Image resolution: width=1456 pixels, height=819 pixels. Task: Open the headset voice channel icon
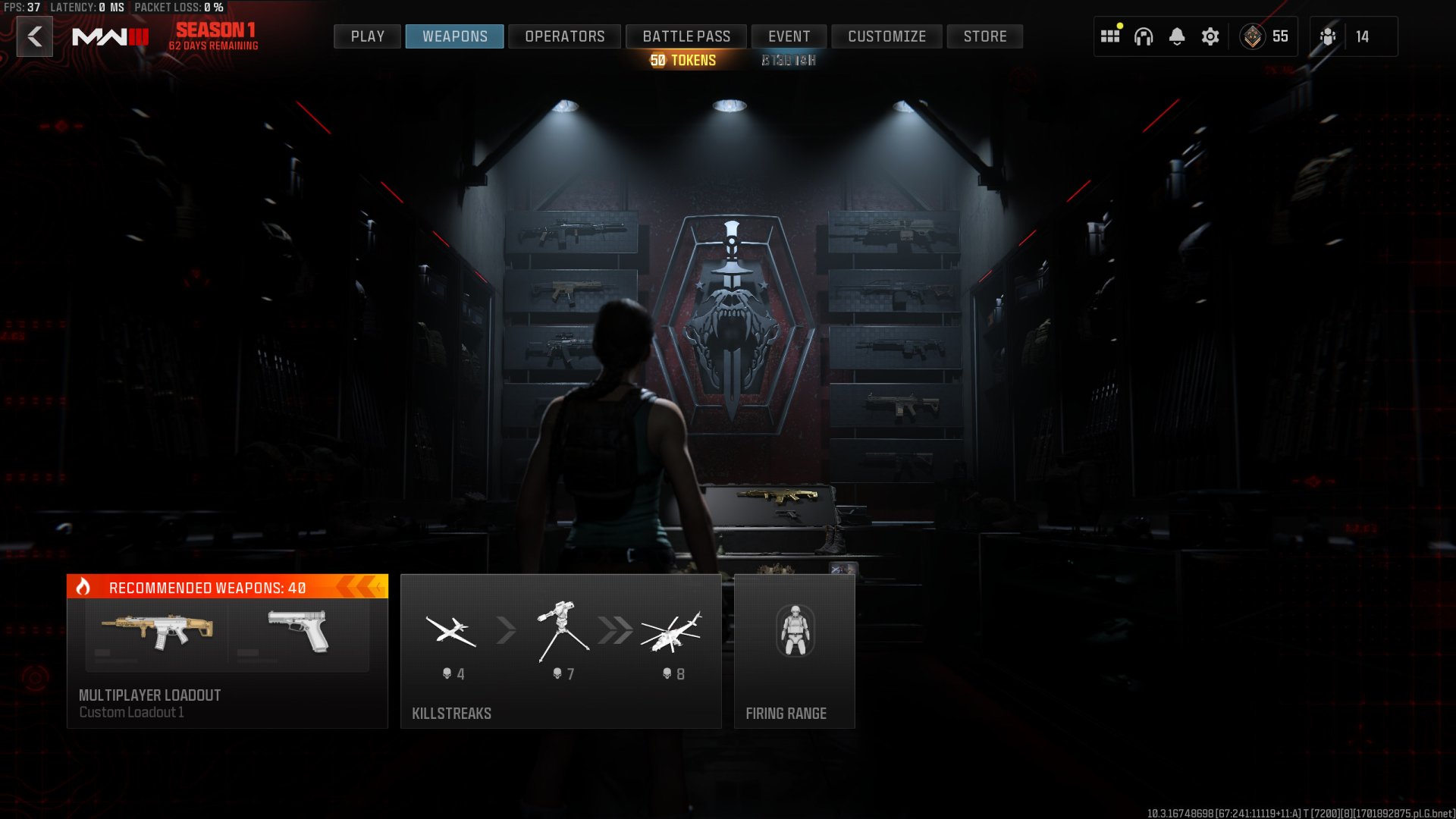click(1144, 36)
